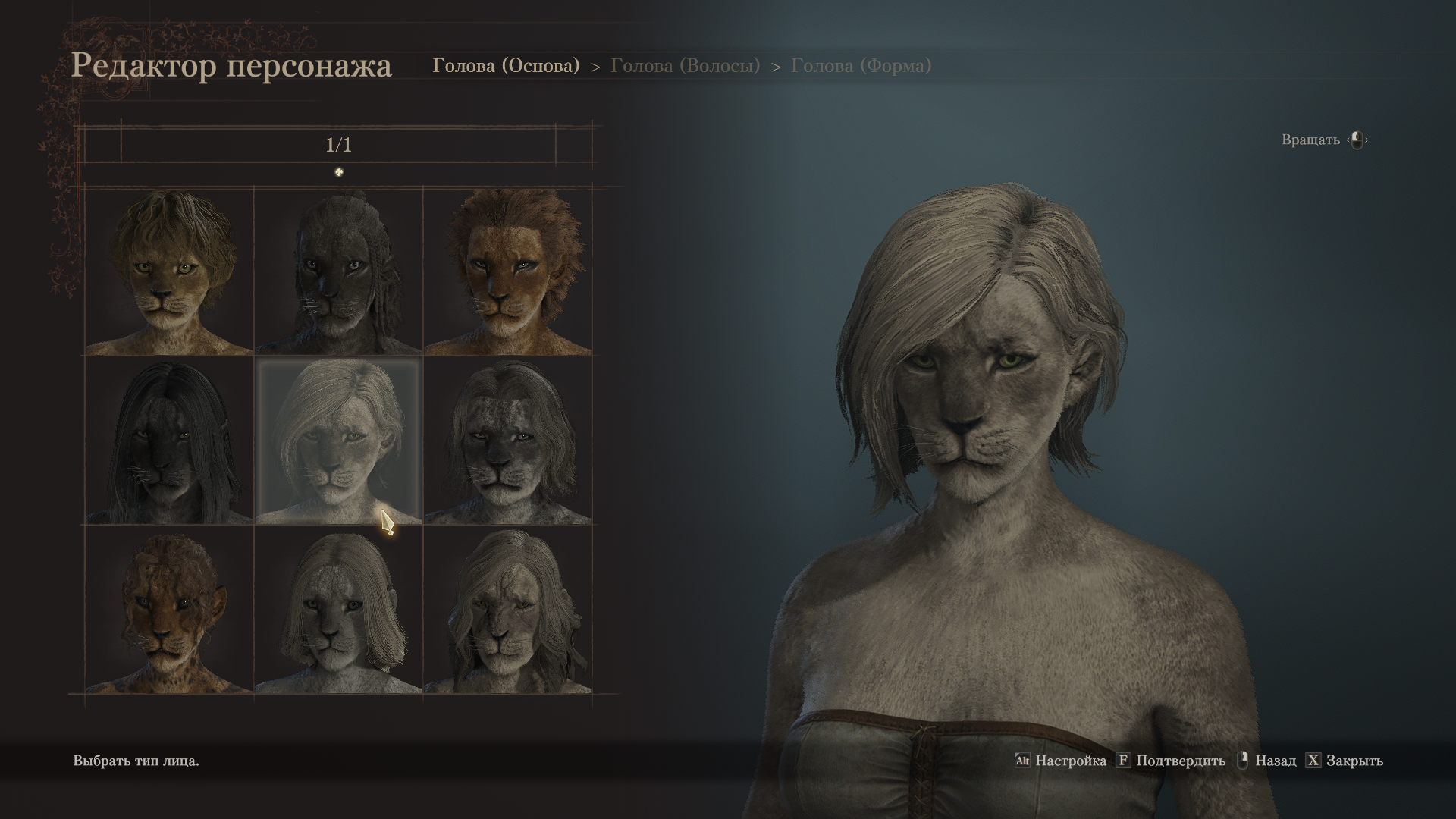Viewport: 1456px width, 819px height.
Task: Confirm with the Подтвердить button
Action: coord(1171,761)
